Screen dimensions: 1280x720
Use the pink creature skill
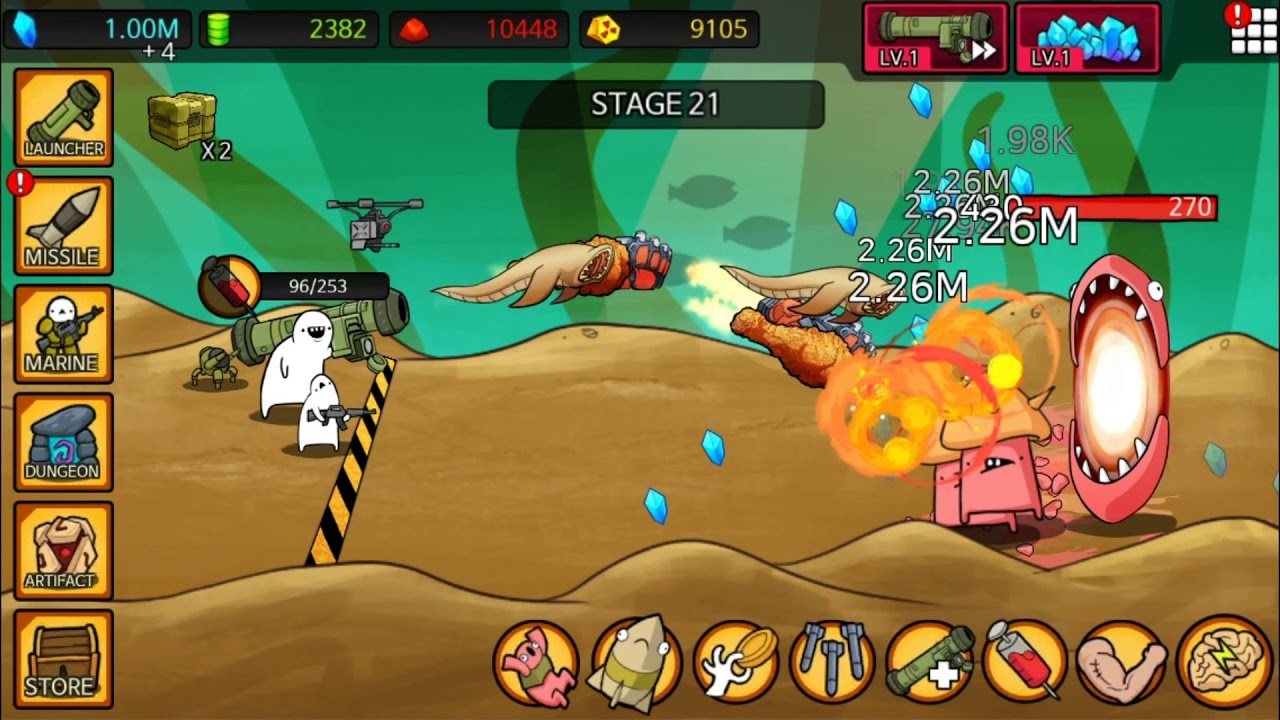(x=536, y=663)
